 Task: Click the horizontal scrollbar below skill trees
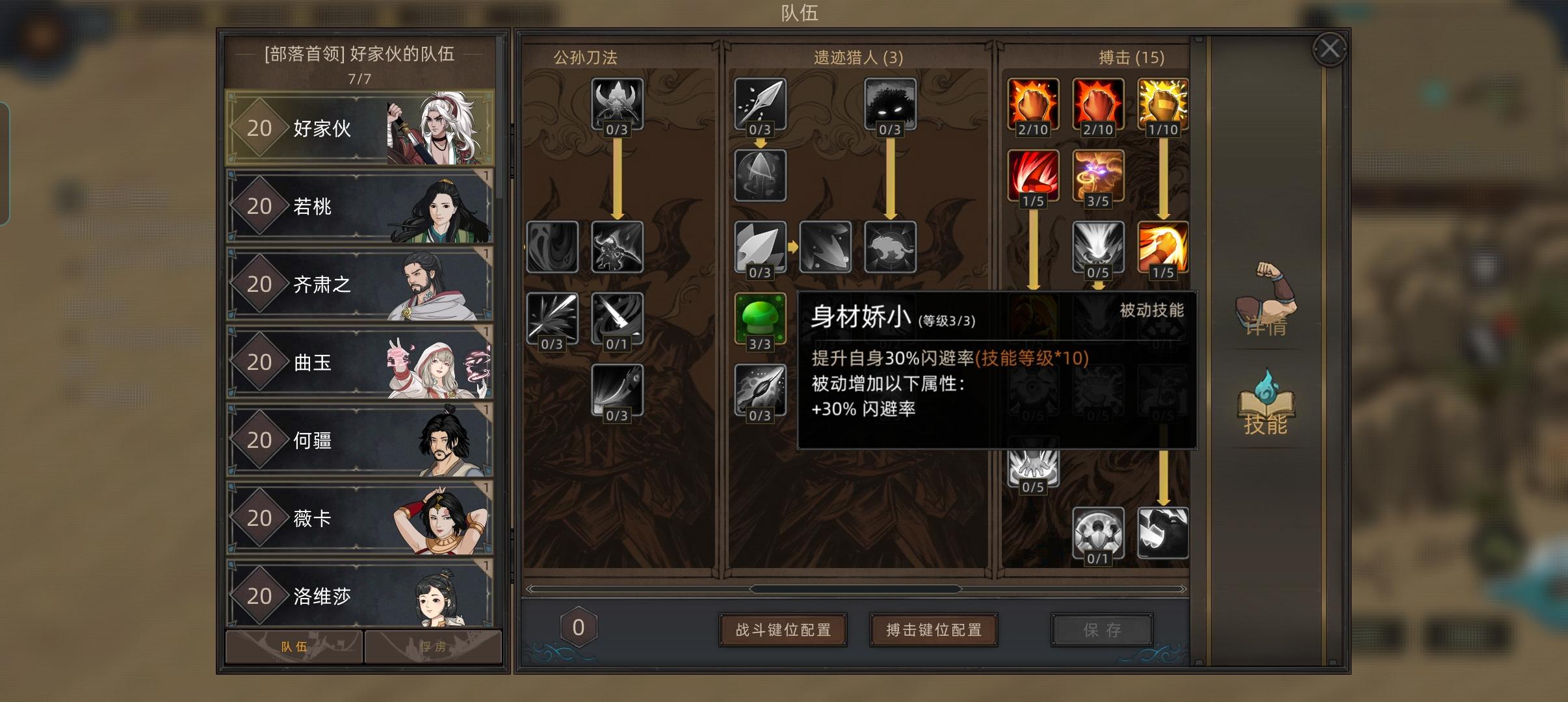point(858,589)
